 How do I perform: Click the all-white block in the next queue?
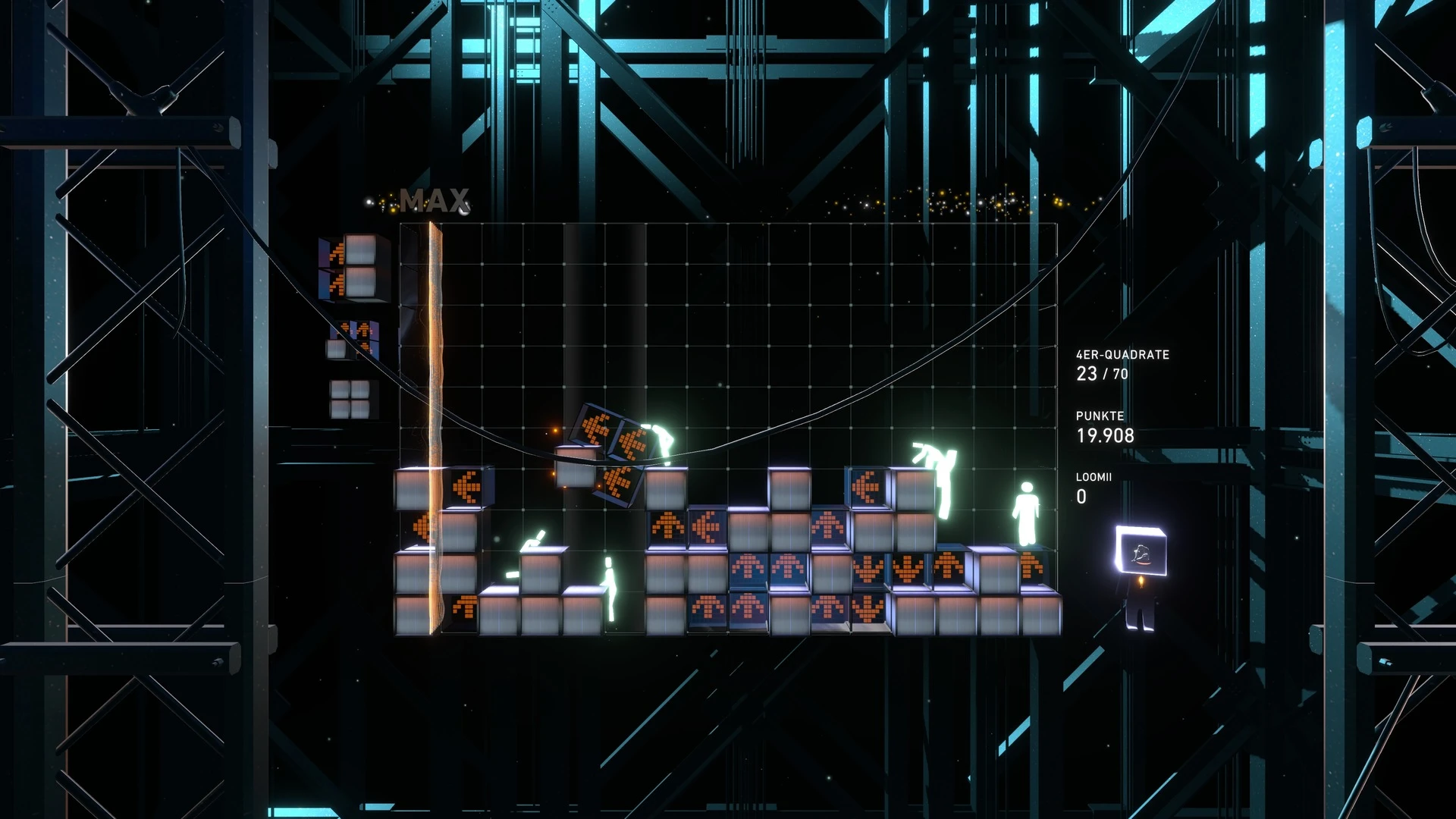click(x=350, y=399)
